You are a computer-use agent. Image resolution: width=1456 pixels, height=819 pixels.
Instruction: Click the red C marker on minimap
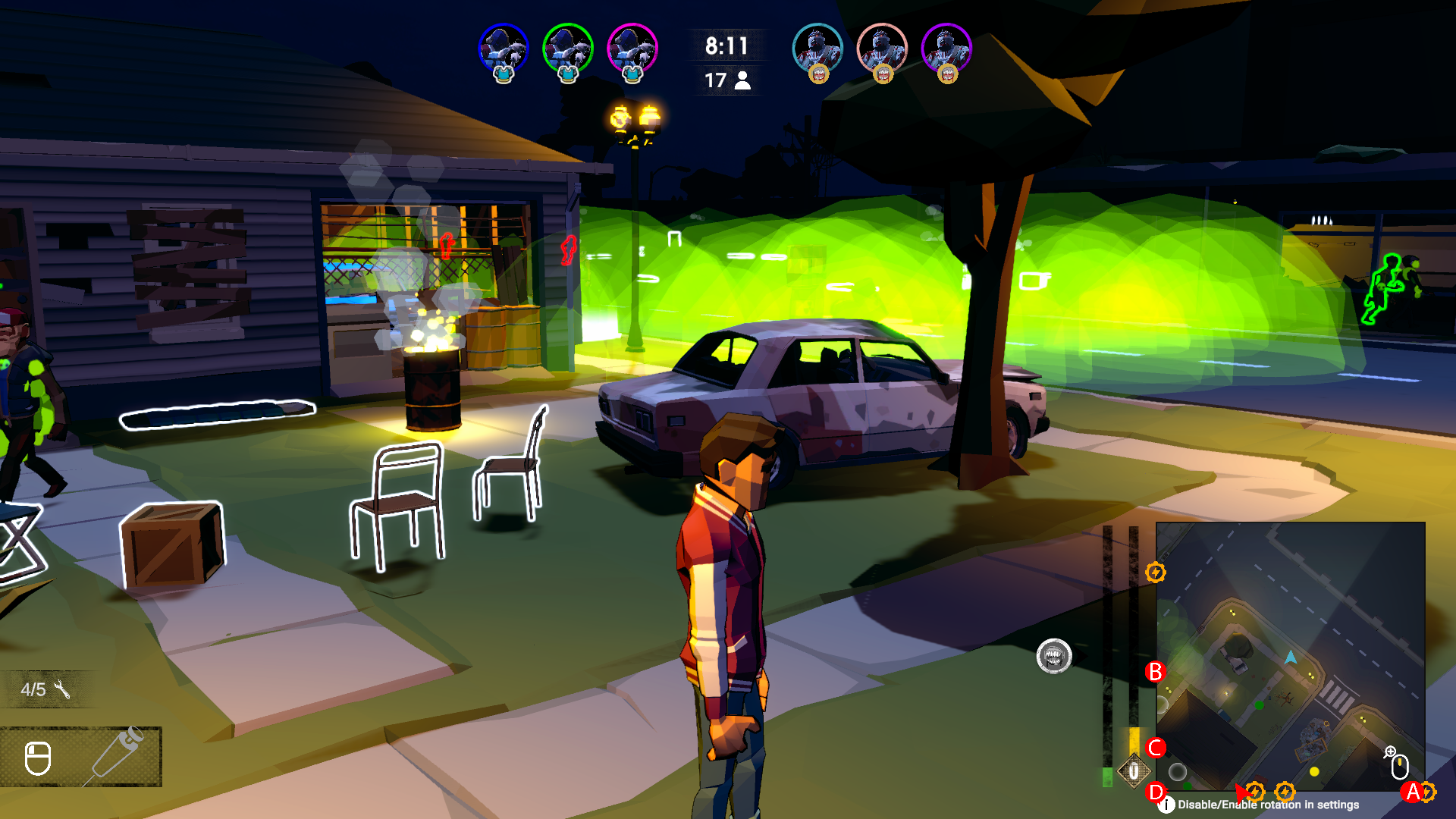coord(1156,748)
